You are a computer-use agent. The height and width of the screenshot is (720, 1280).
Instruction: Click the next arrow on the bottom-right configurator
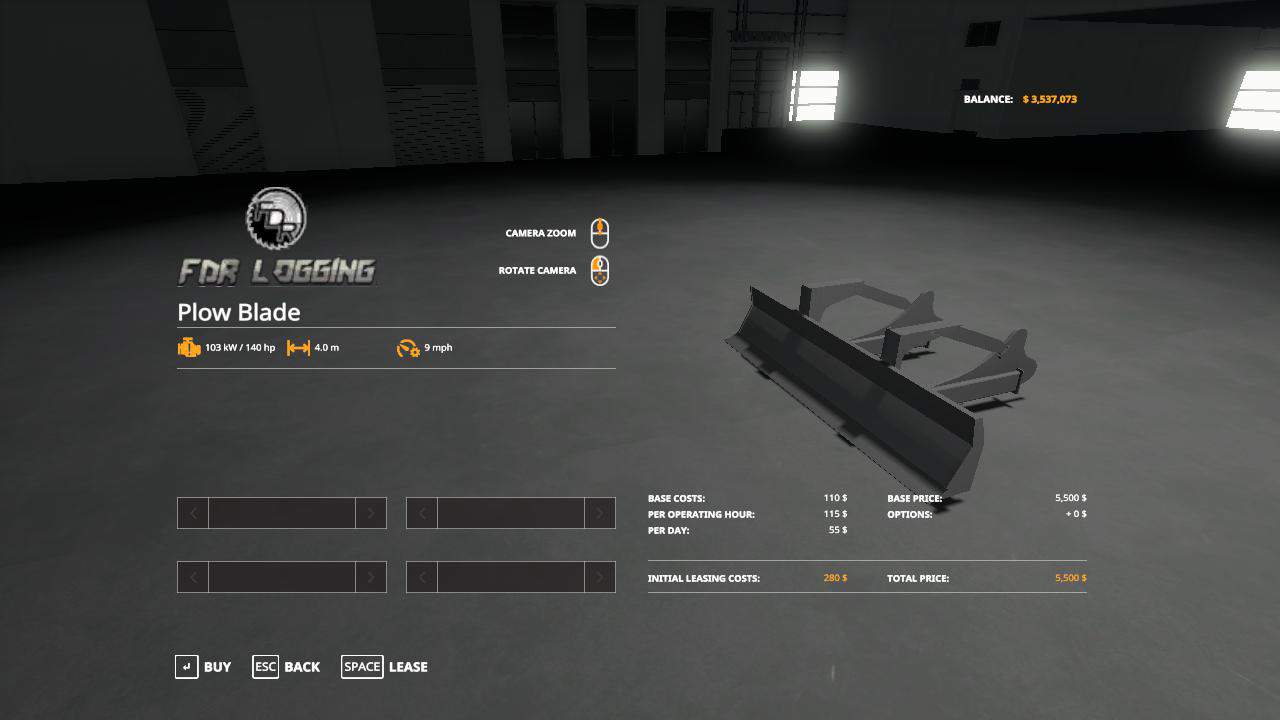pyautogui.click(x=599, y=577)
